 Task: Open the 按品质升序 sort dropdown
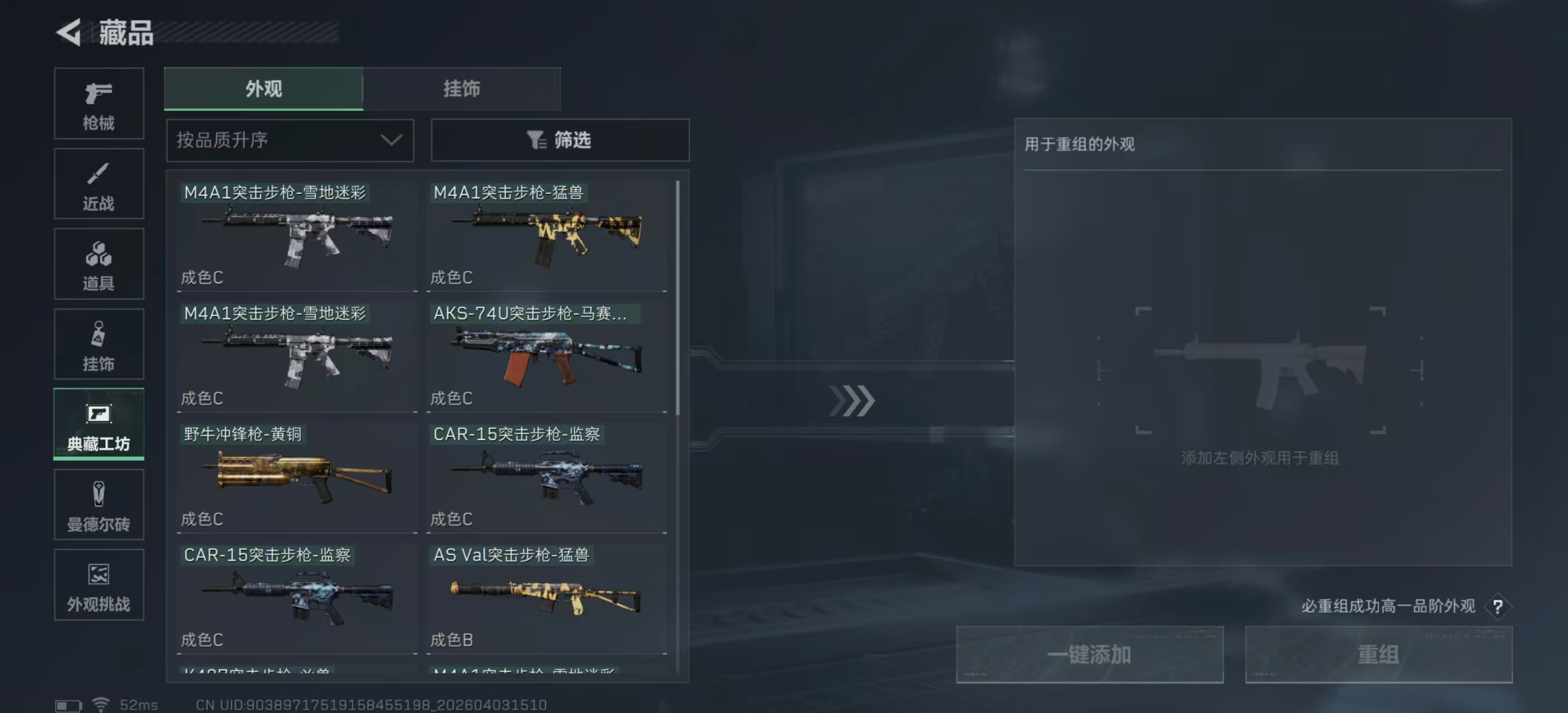(x=290, y=140)
